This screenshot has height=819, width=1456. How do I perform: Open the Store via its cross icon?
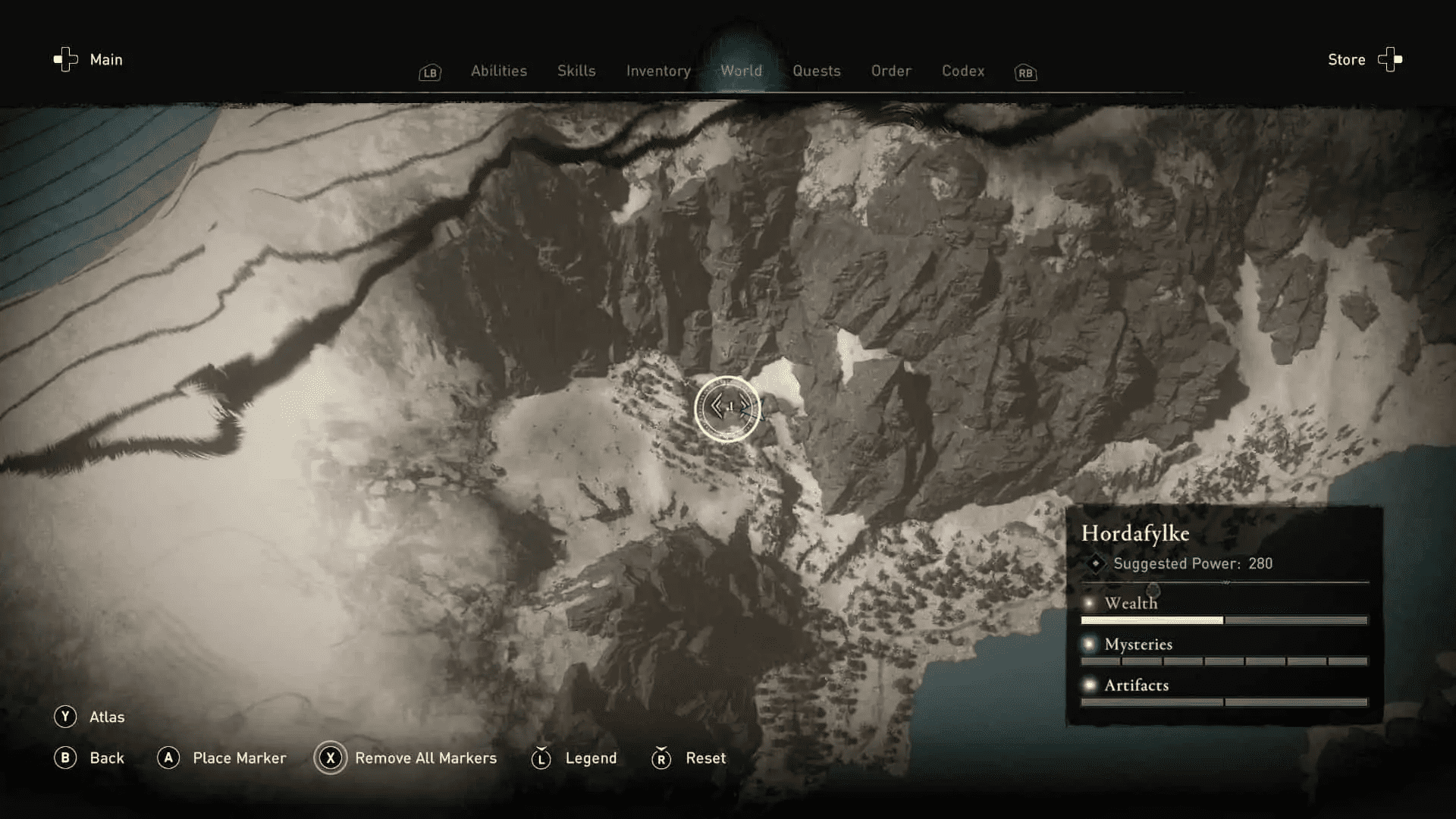tap(1390, 60)
